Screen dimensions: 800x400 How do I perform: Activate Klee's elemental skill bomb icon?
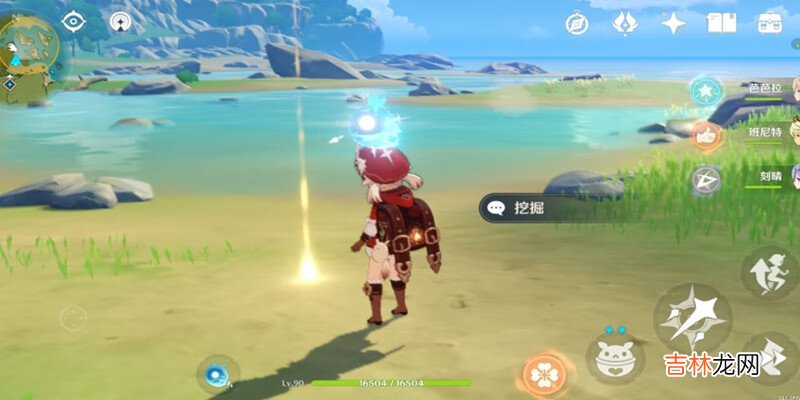tap(614, 356)
